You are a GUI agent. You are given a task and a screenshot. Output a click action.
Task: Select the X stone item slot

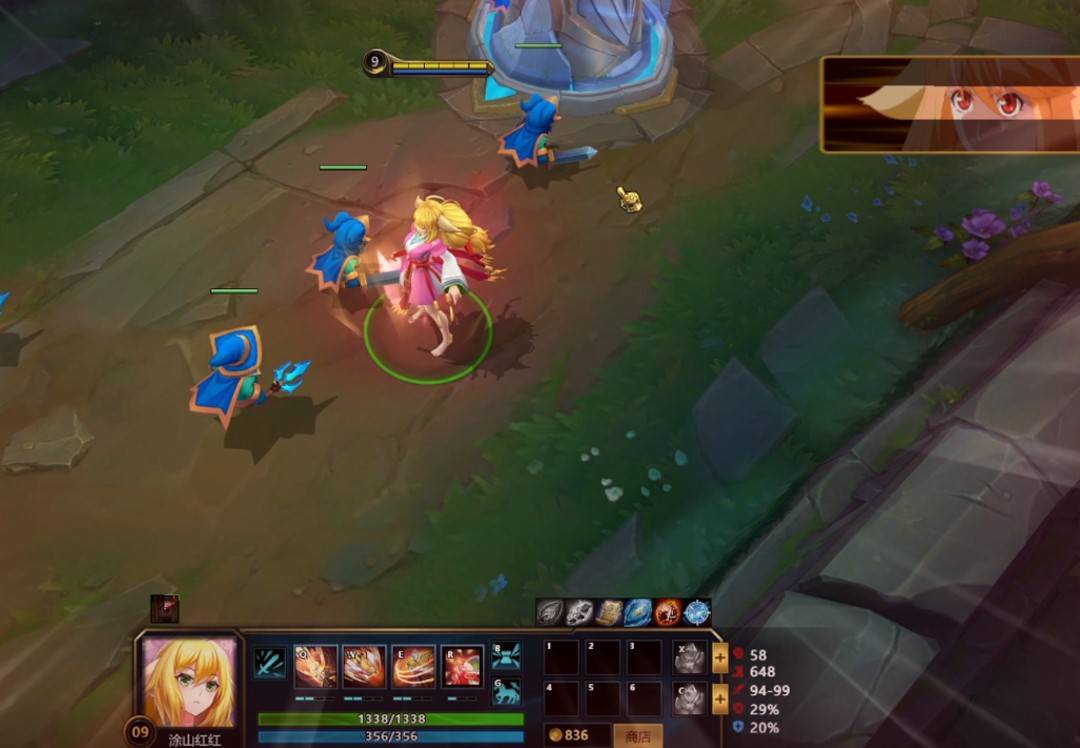(x=689, y=657)
